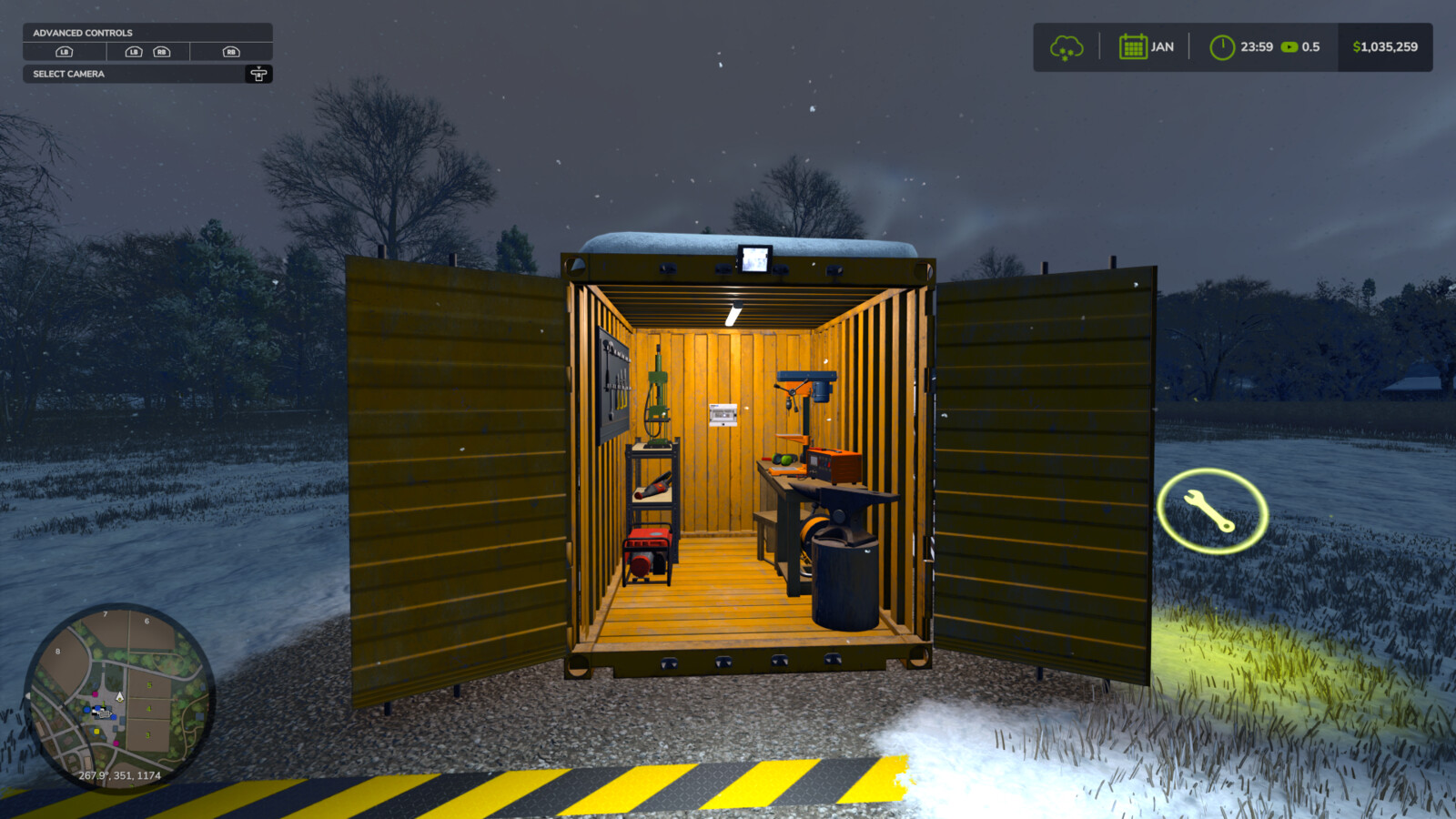Select the calendar month icon
Image resolution: width=1456 pixels, height=819 pixels.
tap(1132, 47)
